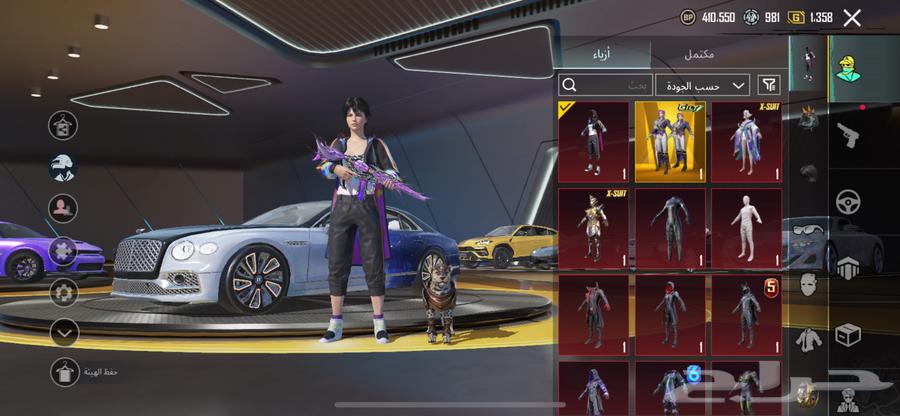
Task: Expand the down-arrow button on left side
Action: (64, 331)
